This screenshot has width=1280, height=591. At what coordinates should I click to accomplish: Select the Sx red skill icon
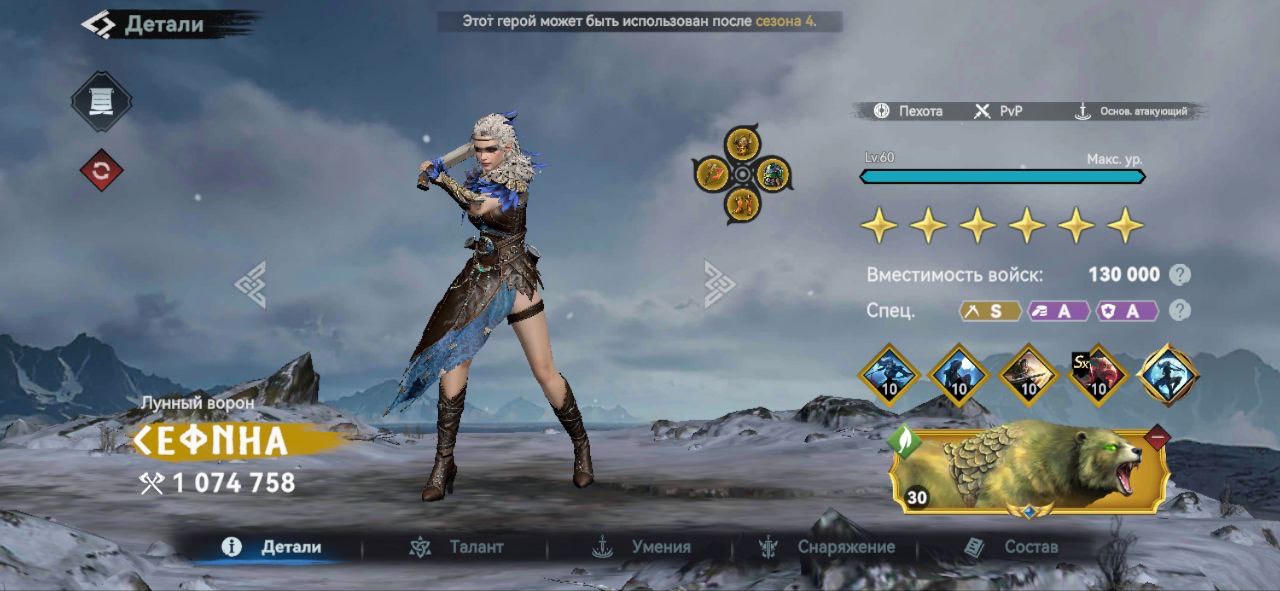pyautogui.click(x=1099, y=375)
